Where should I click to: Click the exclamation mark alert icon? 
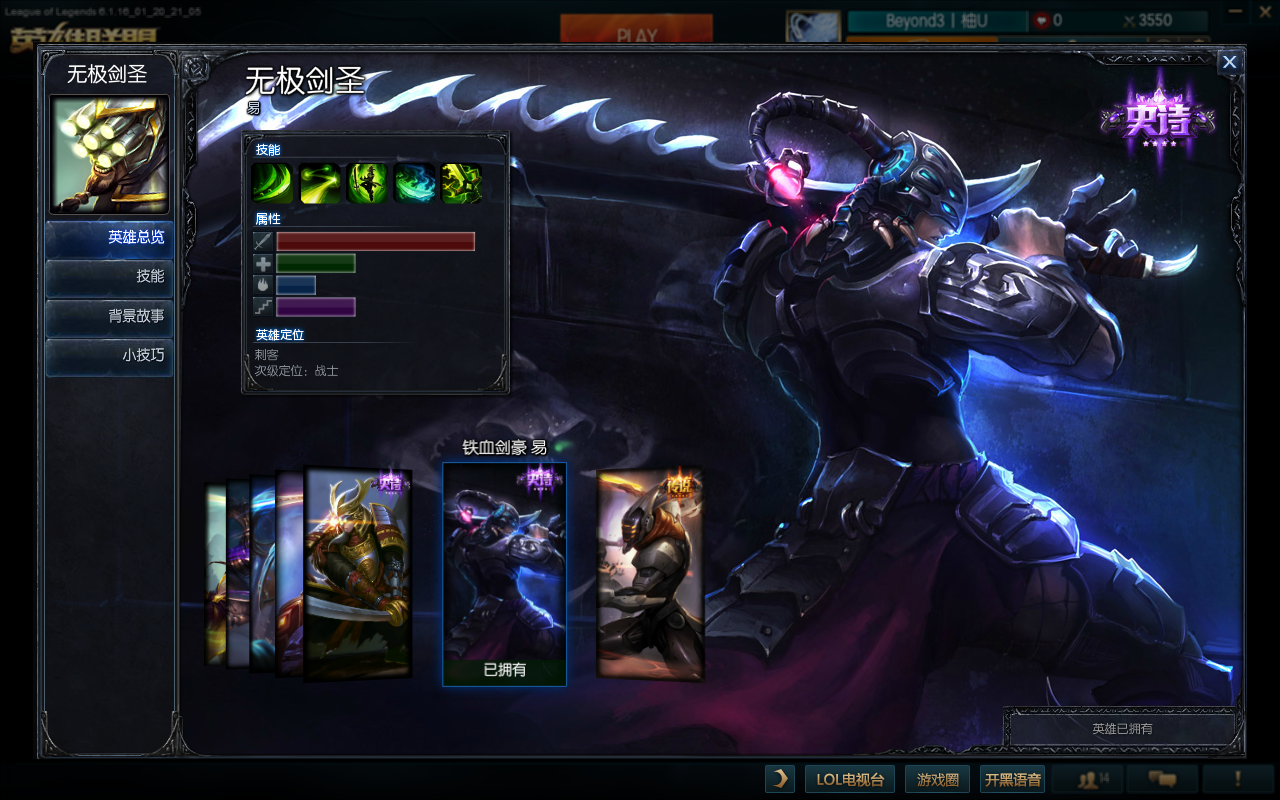pyautogui.click(x=1238, y=780)
